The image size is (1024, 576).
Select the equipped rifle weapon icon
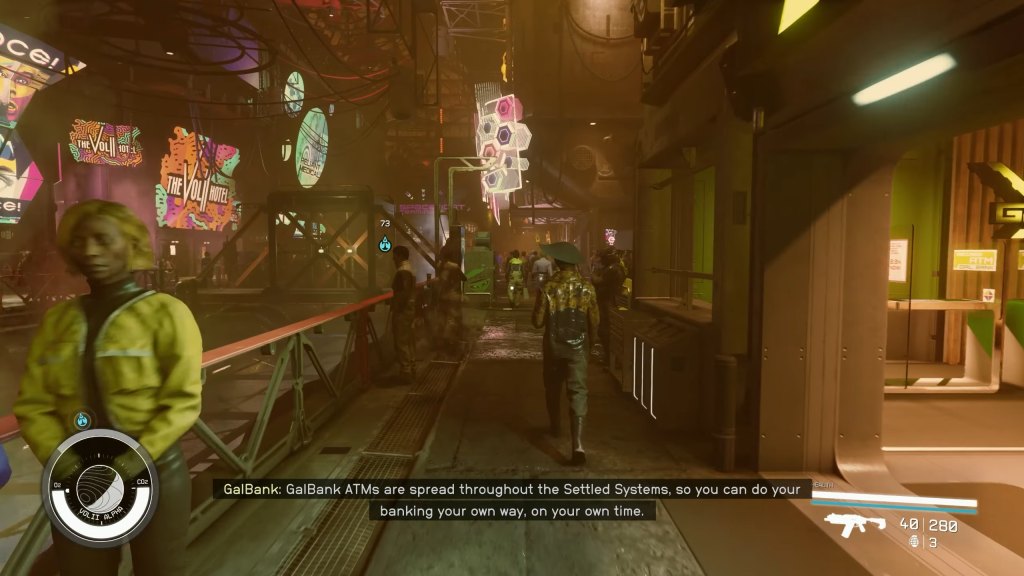tap(855, 524)
